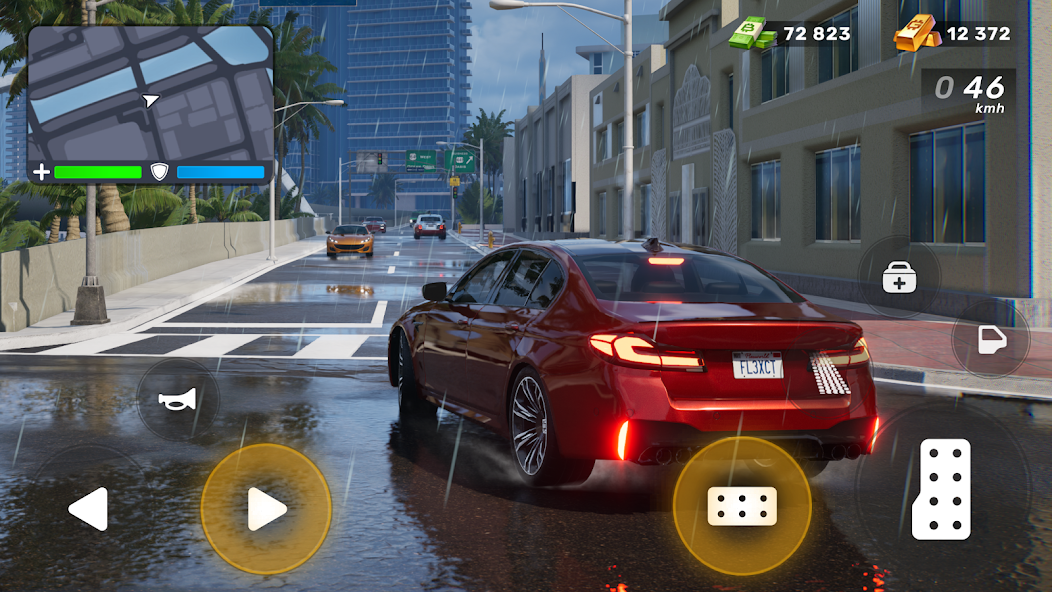1052x592 pixels.
Task: Honk the car horn button
Action: pyautogui.click(x=176, y=400)
